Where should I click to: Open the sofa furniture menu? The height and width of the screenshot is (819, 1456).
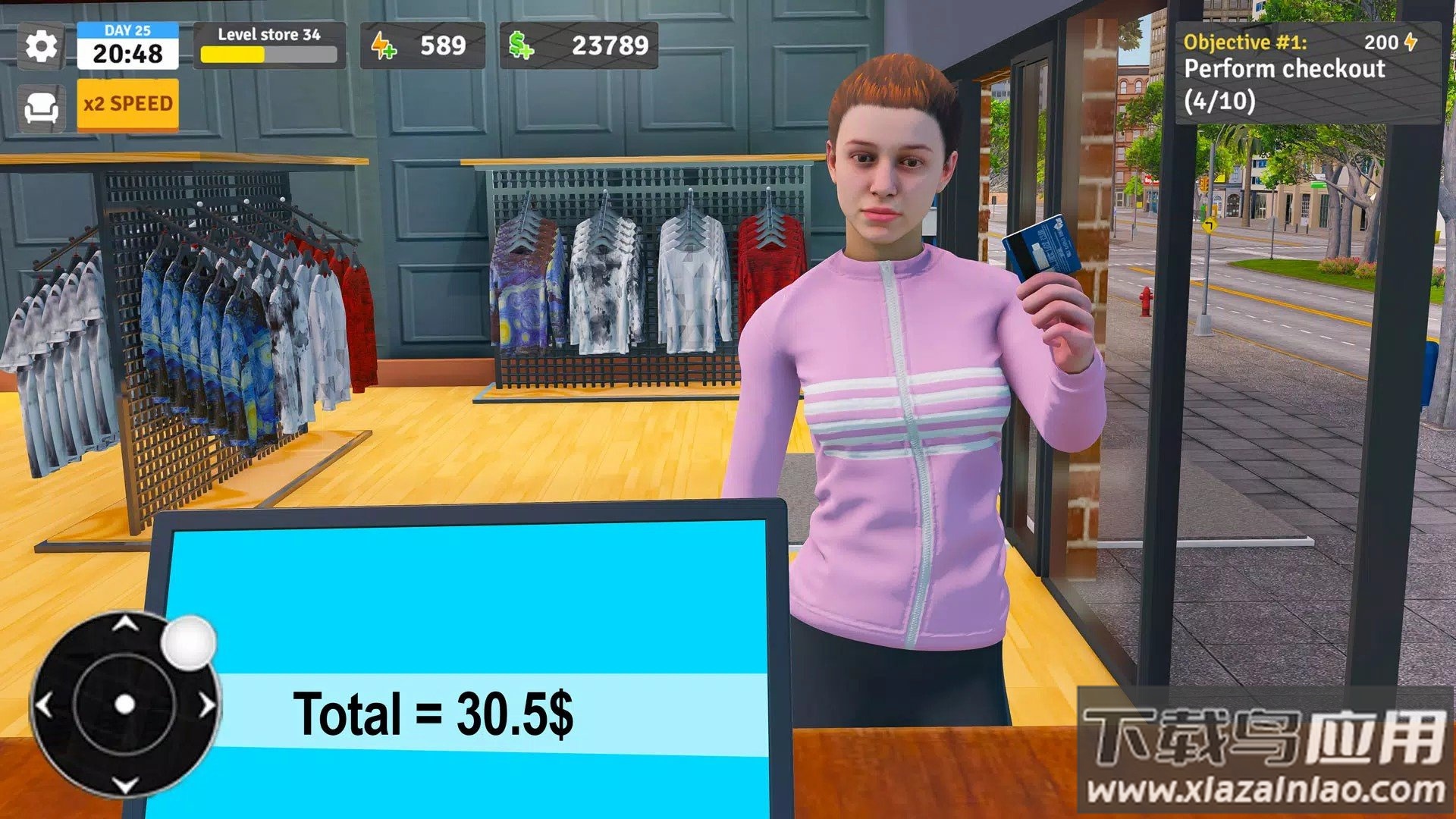(x=41, y=107)
